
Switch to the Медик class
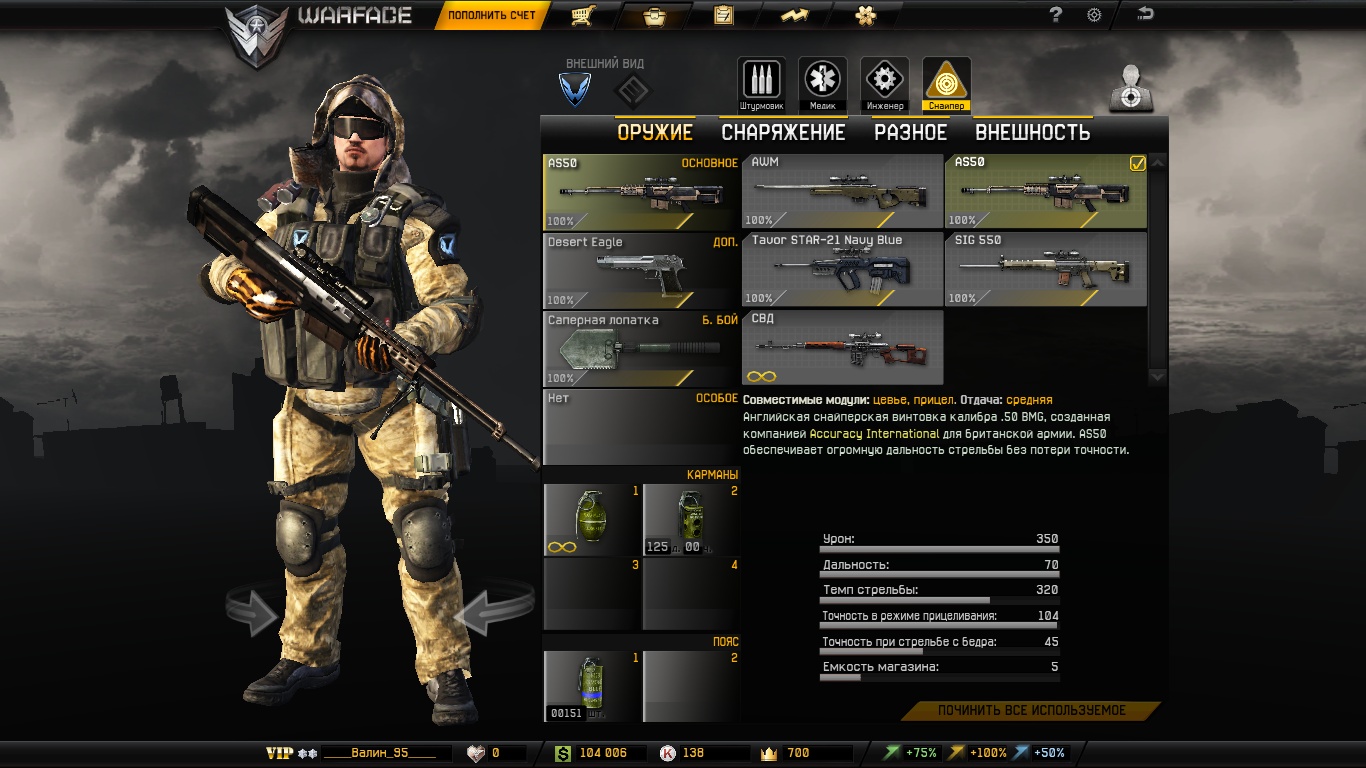click(x=822, y=83)
